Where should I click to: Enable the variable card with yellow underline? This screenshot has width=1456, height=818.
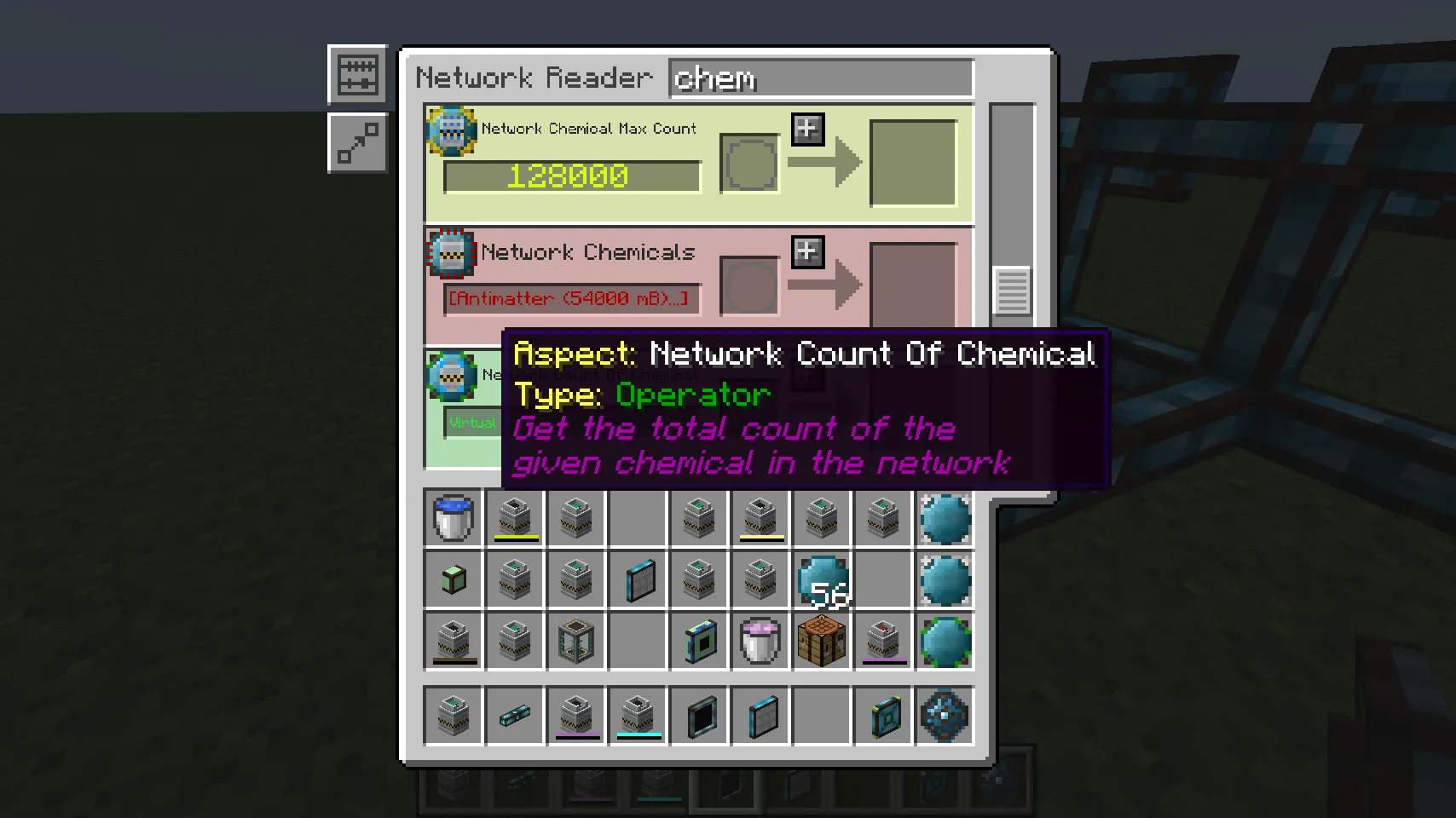click(x=514, y=518)
